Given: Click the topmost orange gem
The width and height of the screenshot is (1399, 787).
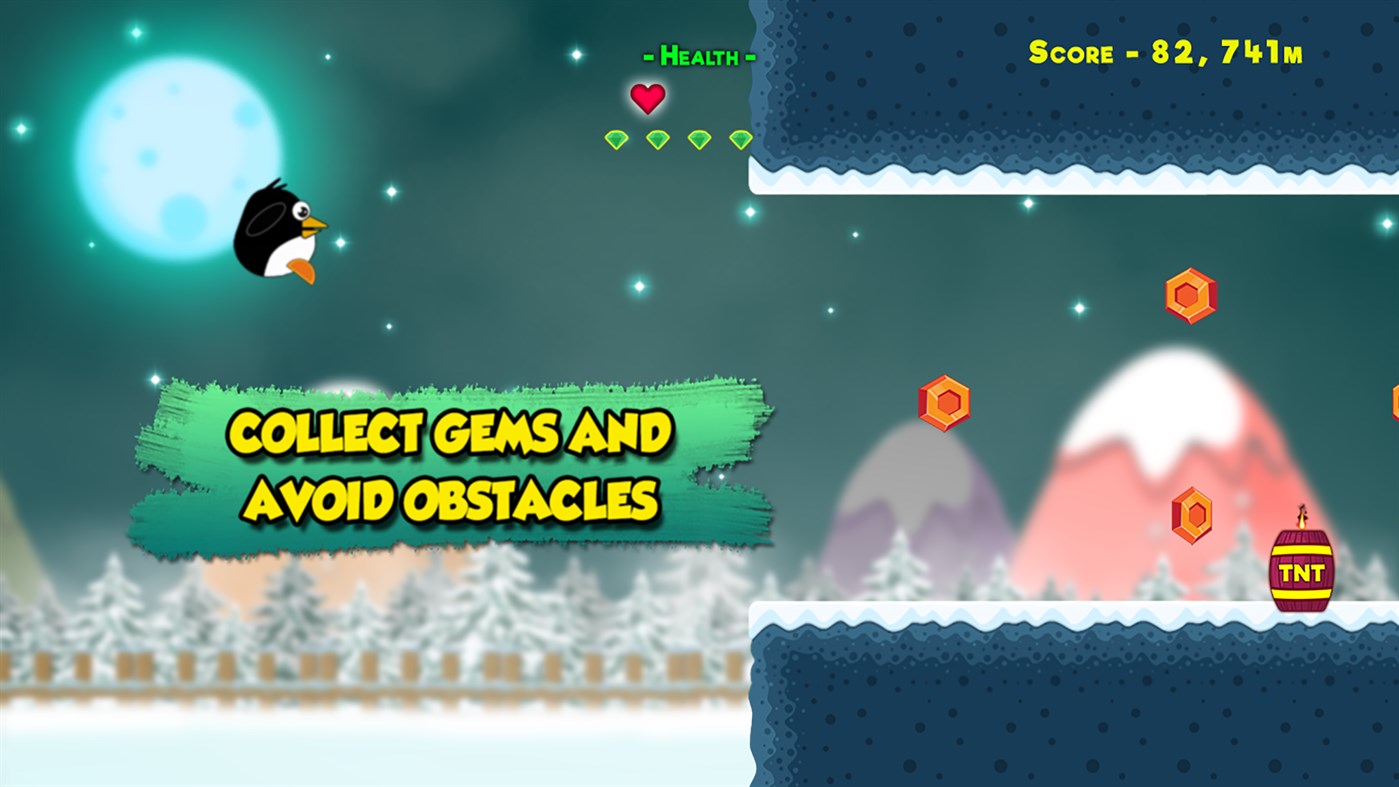Looking at the screenshot, I should click(x=1188, y=294).
